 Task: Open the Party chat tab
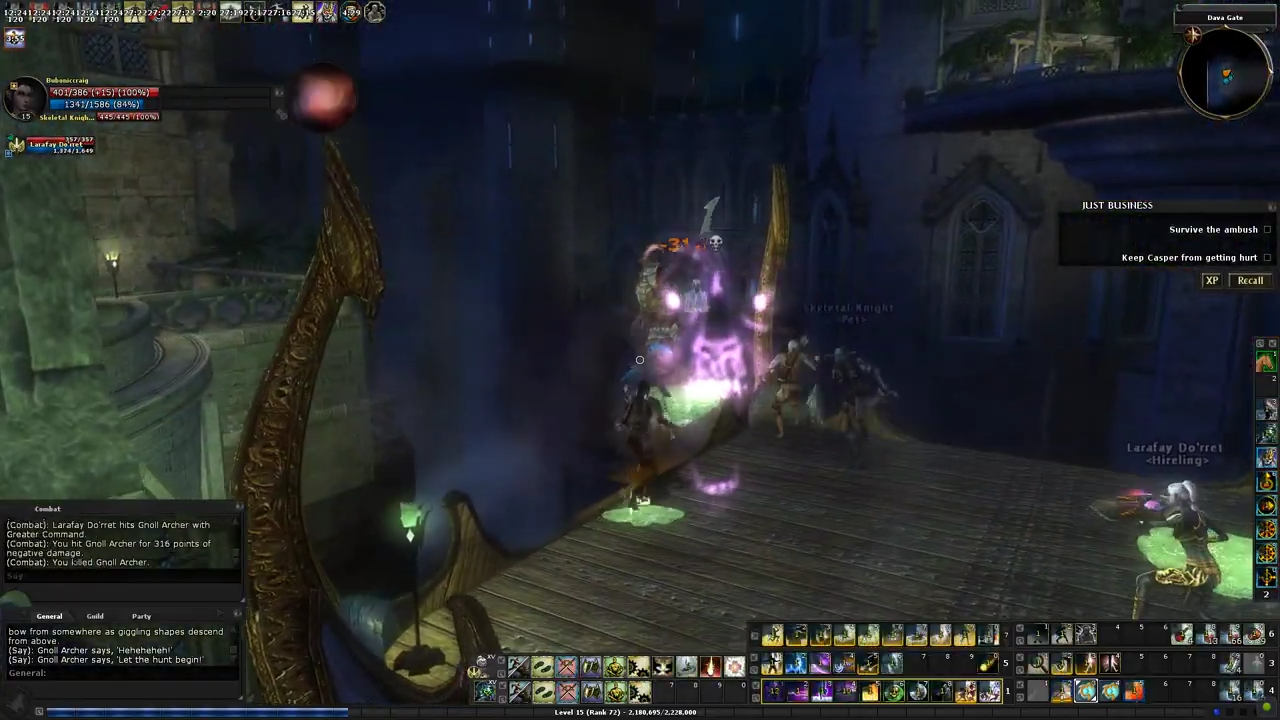tap(141, 616)
